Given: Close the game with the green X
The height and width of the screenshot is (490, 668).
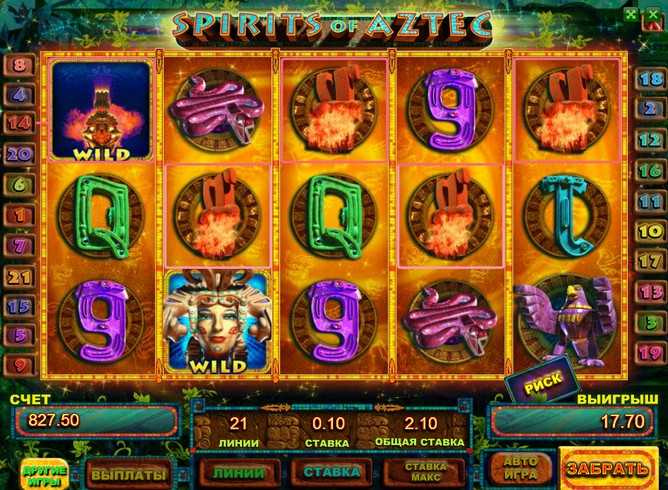Looking at the screenshot, I should [x=652, y=14].
